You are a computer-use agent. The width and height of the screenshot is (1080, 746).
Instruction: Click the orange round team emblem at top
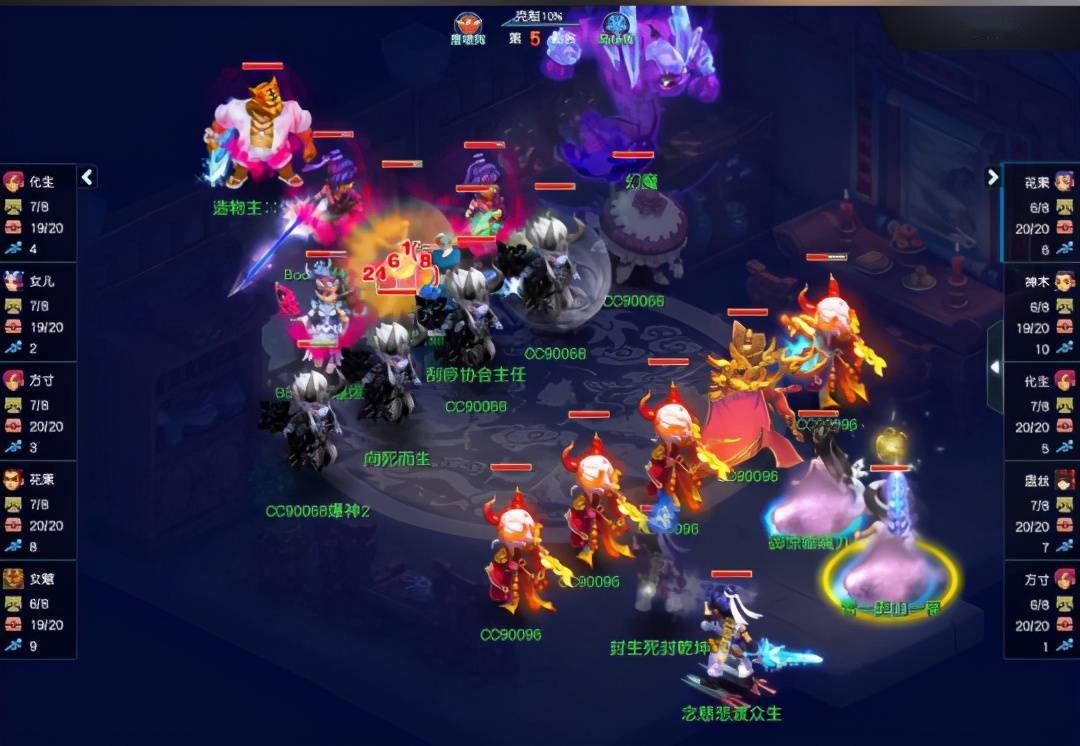466,24
